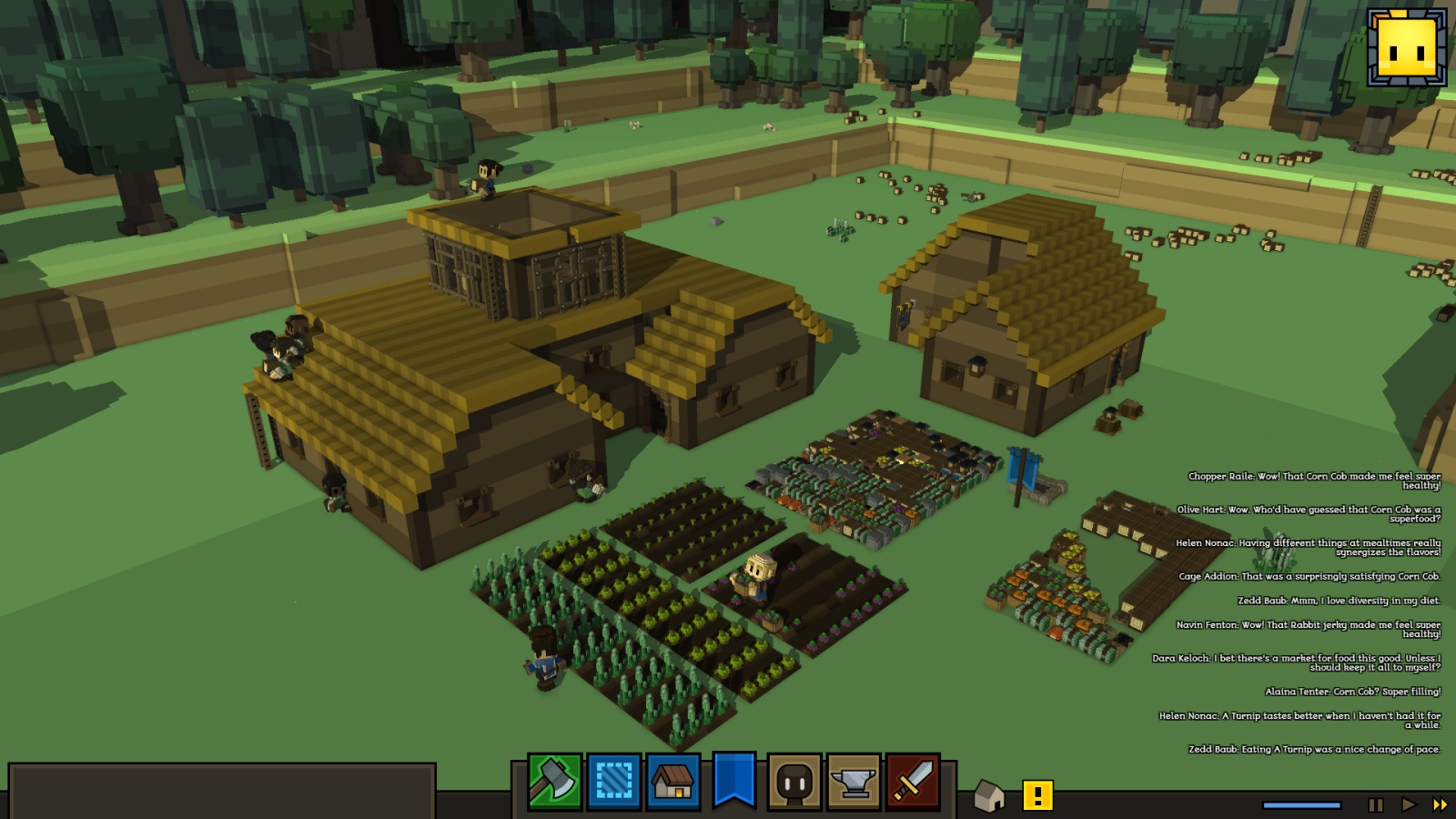The height and width of the screenshot is (819, 1456).
Task: Click the small grey house icon
Action: pos(989,796)
